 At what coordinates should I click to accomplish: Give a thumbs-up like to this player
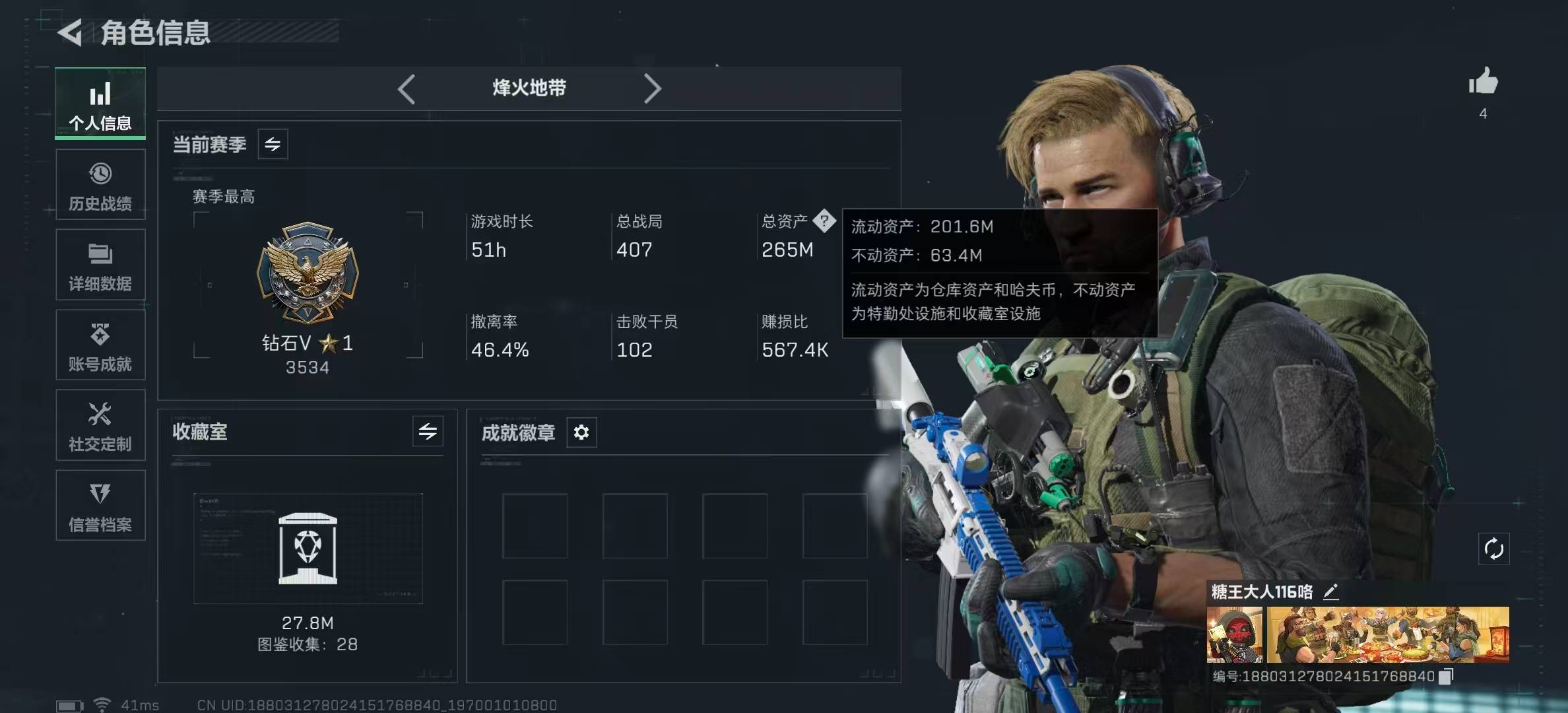tap(1483, 83)
